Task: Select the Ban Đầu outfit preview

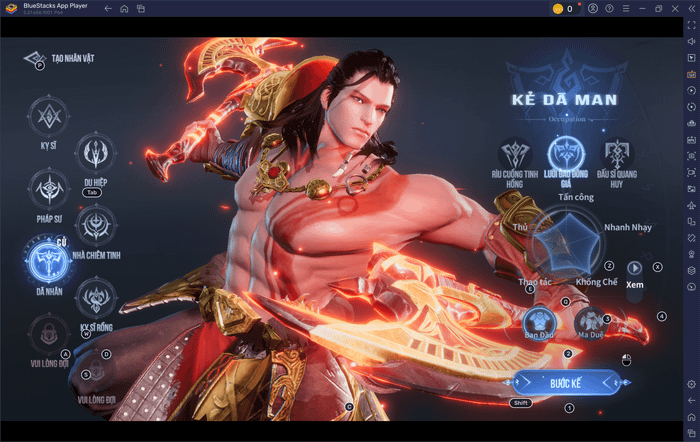Action: [x=537, y=320]
